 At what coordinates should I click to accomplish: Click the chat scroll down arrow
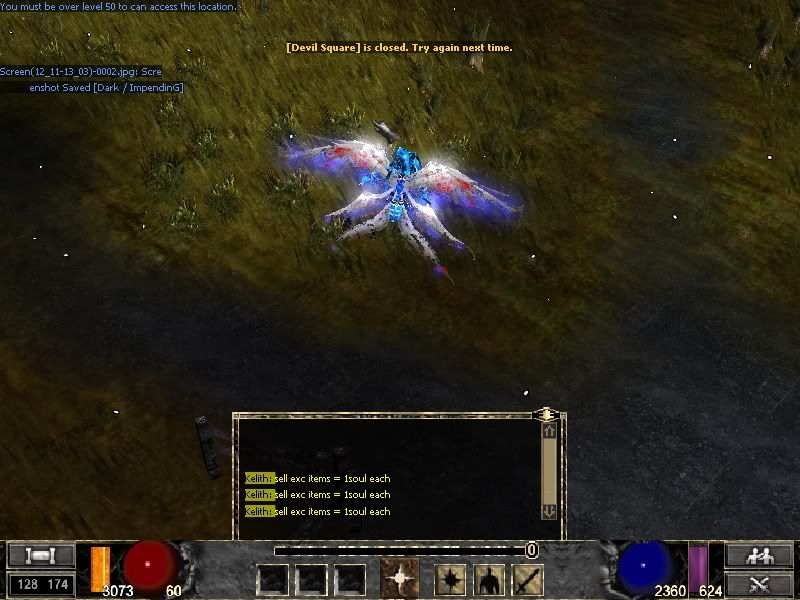(548, 511)
